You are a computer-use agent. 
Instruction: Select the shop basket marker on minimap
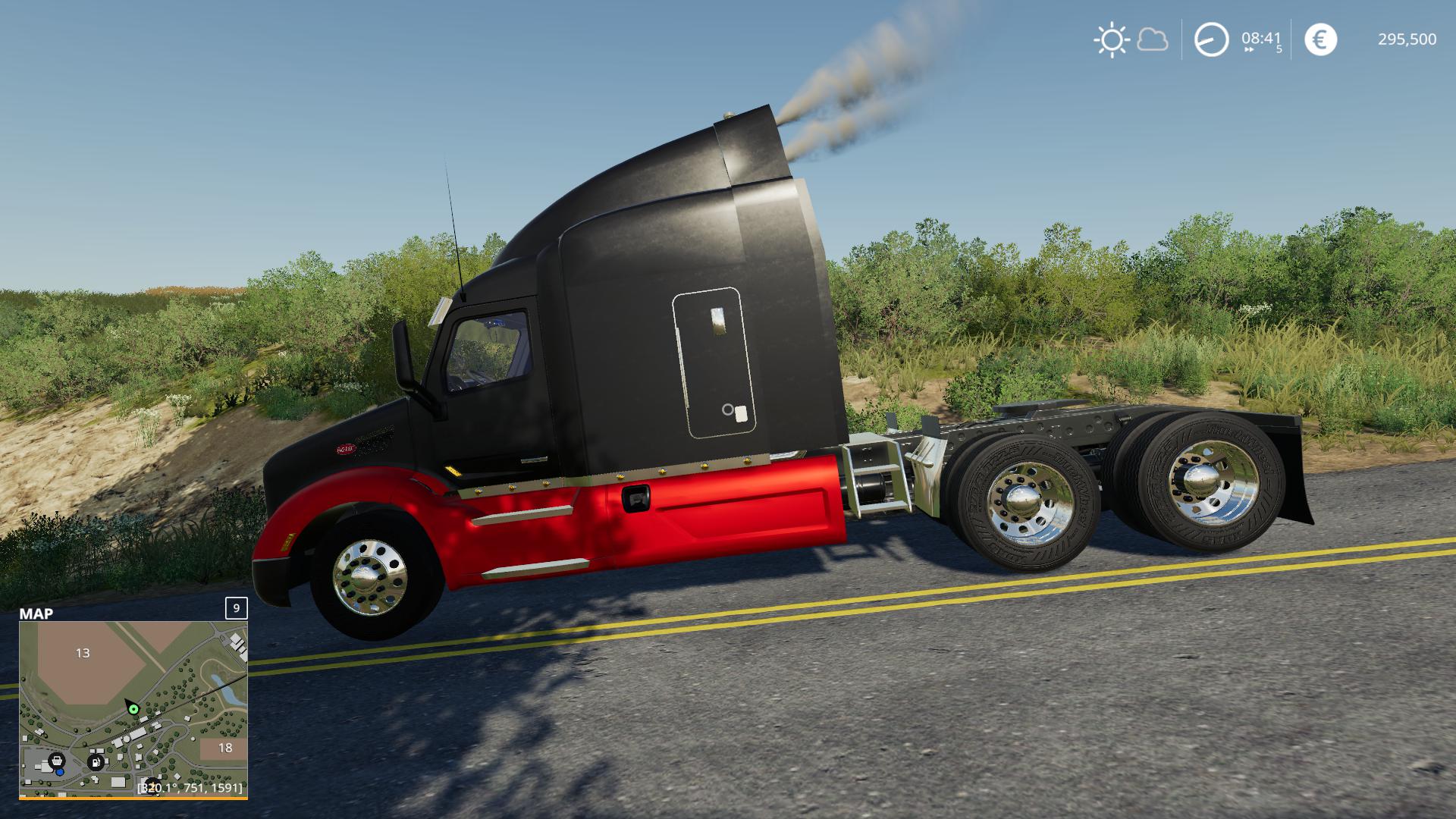(x=55, y=761)
